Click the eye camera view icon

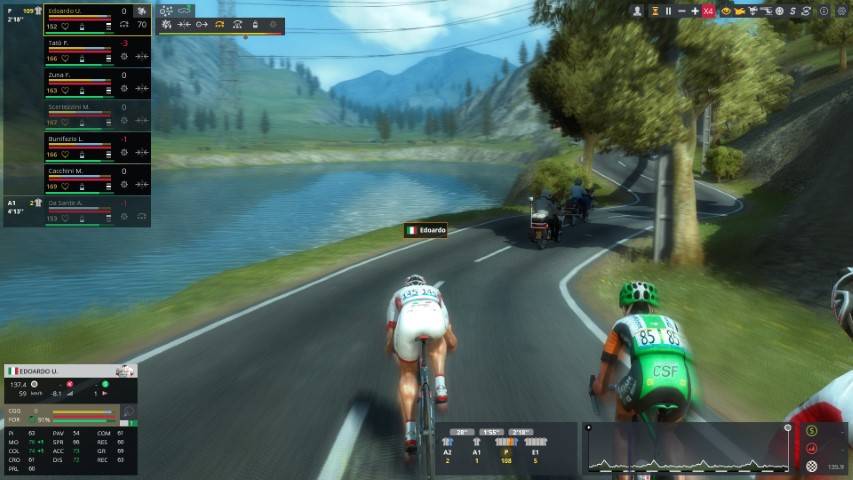click(x=726, y=11)
